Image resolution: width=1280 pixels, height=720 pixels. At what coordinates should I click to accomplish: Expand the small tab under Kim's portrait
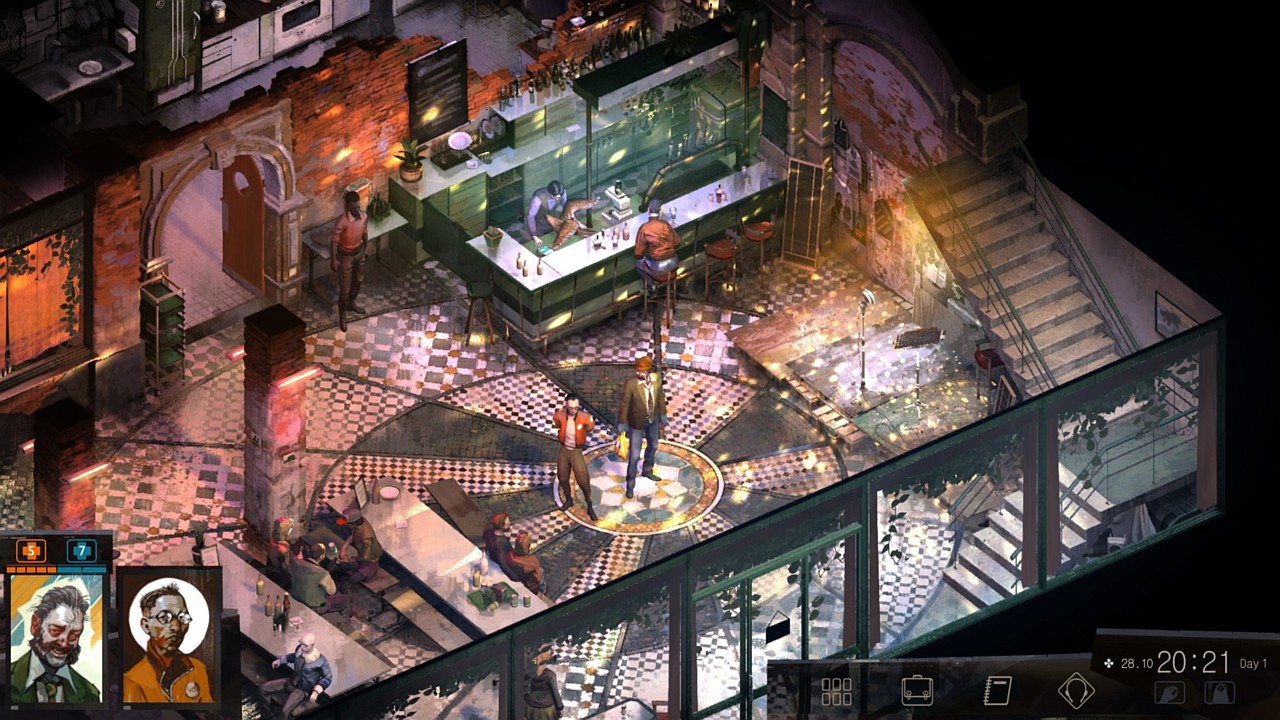[128, 705]
